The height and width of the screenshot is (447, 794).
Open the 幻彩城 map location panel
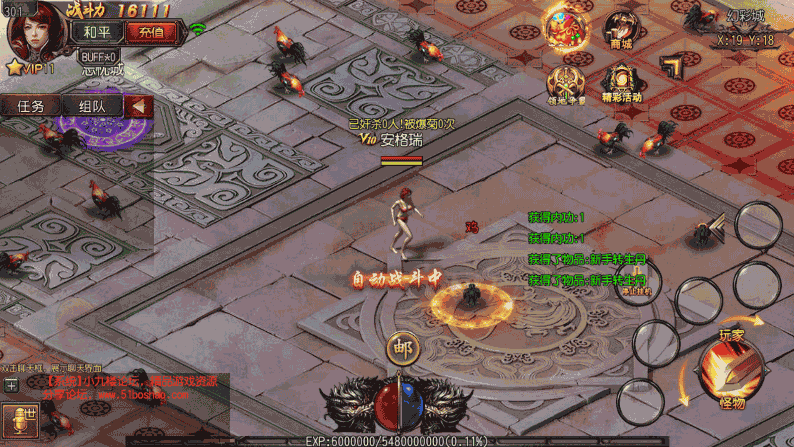click(744, 30)
